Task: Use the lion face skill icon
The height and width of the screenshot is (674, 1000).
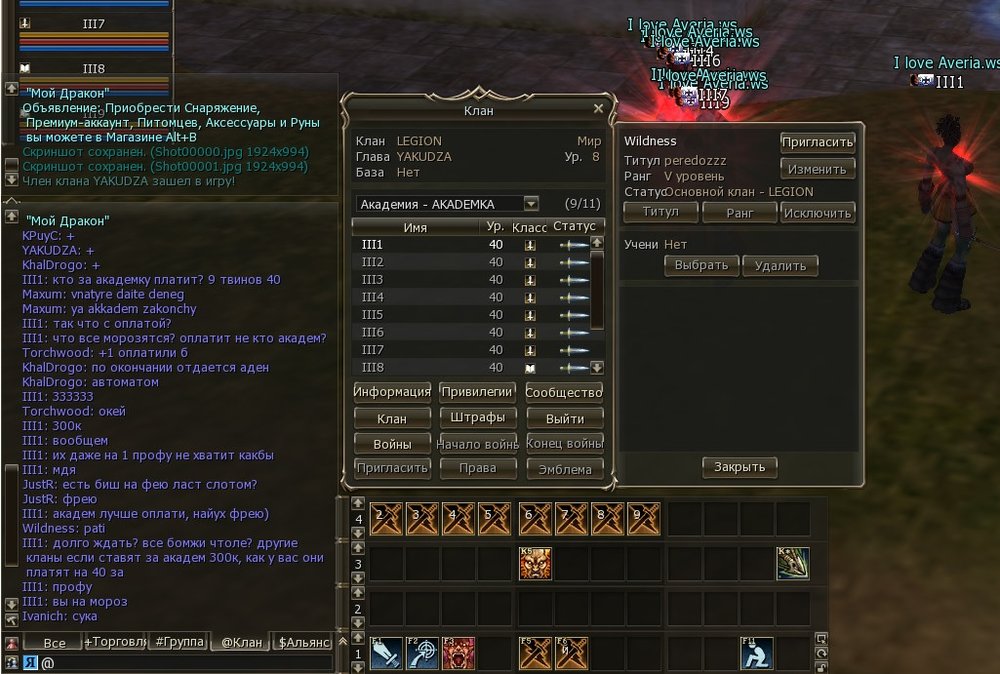Action: pos(535,563)
